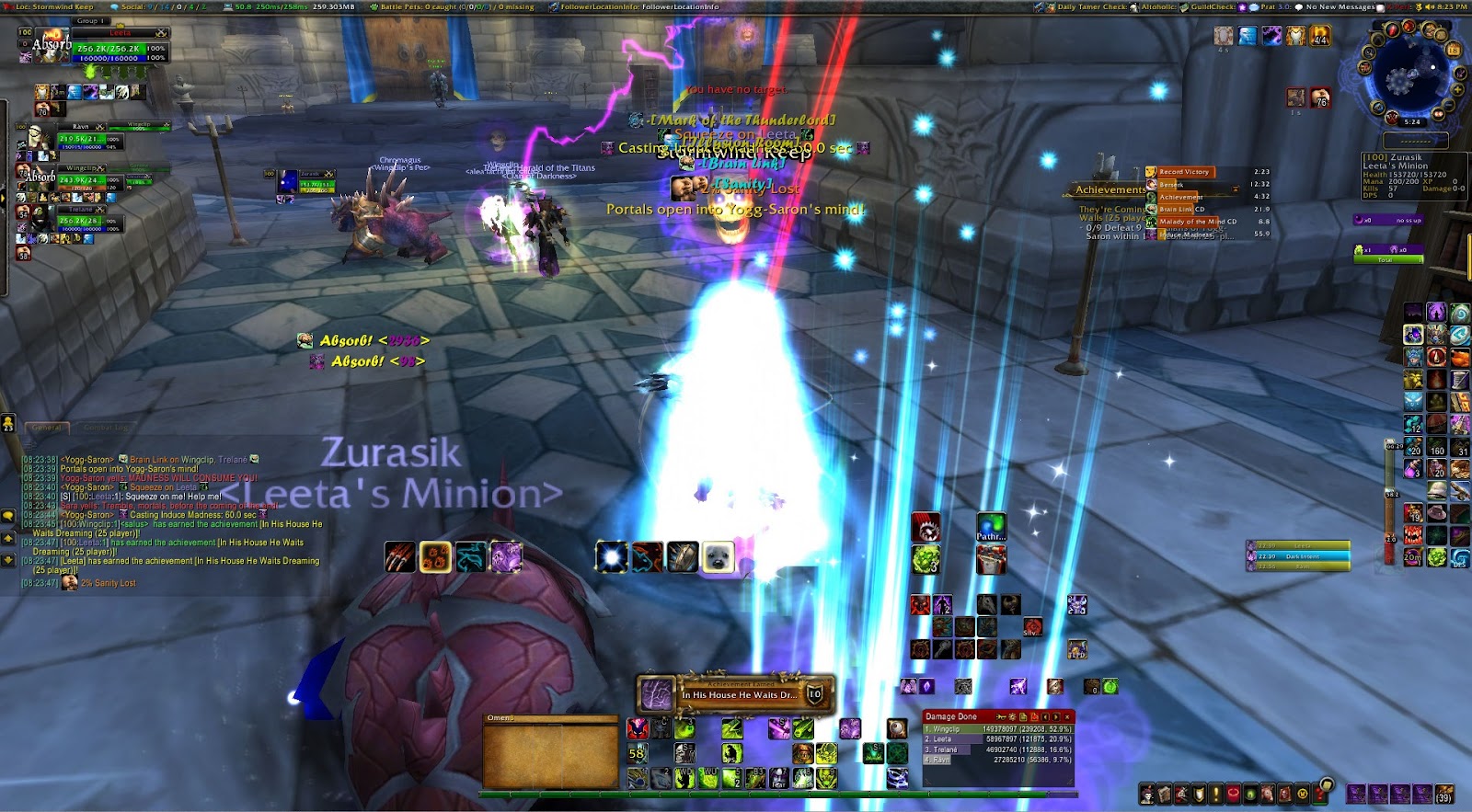
Task: Open the General chat tab
Action: point(47,428)
